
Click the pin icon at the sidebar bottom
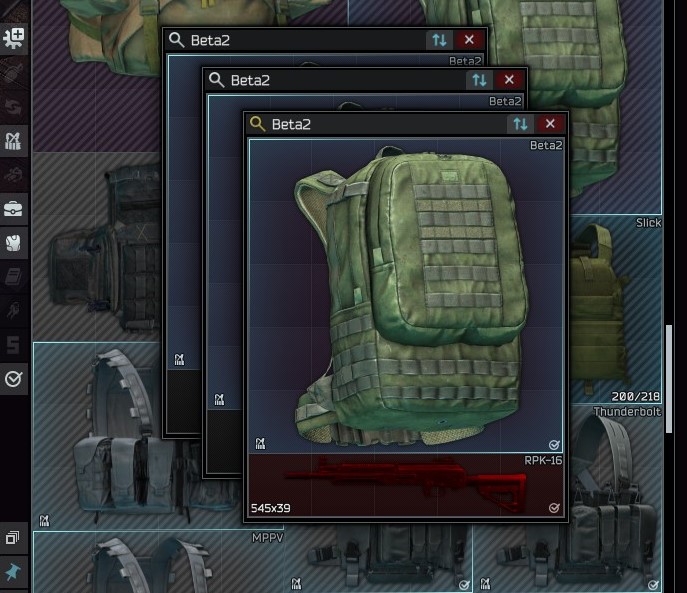click(14, 571)
